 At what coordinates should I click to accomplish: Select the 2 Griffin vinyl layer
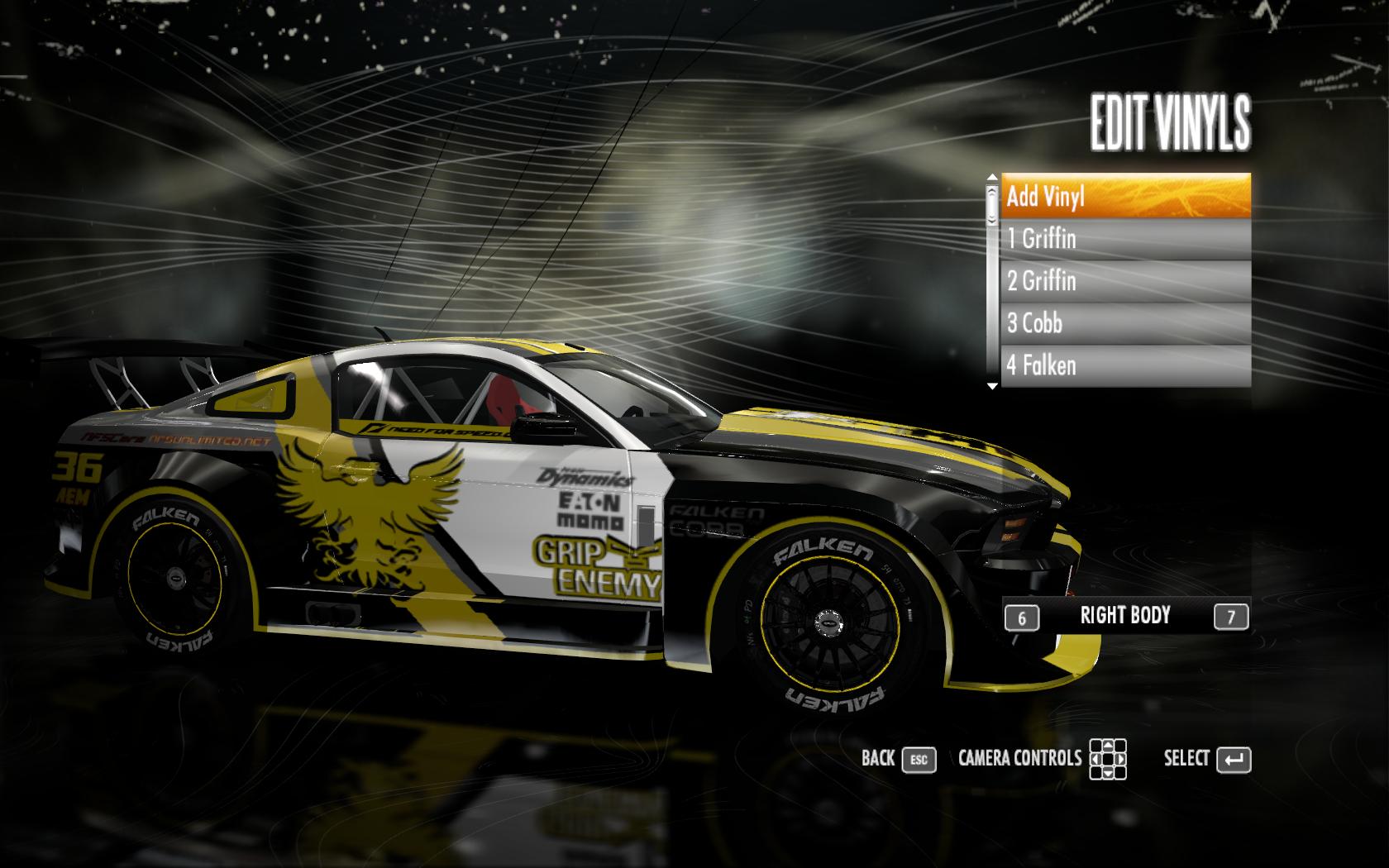1124,281
